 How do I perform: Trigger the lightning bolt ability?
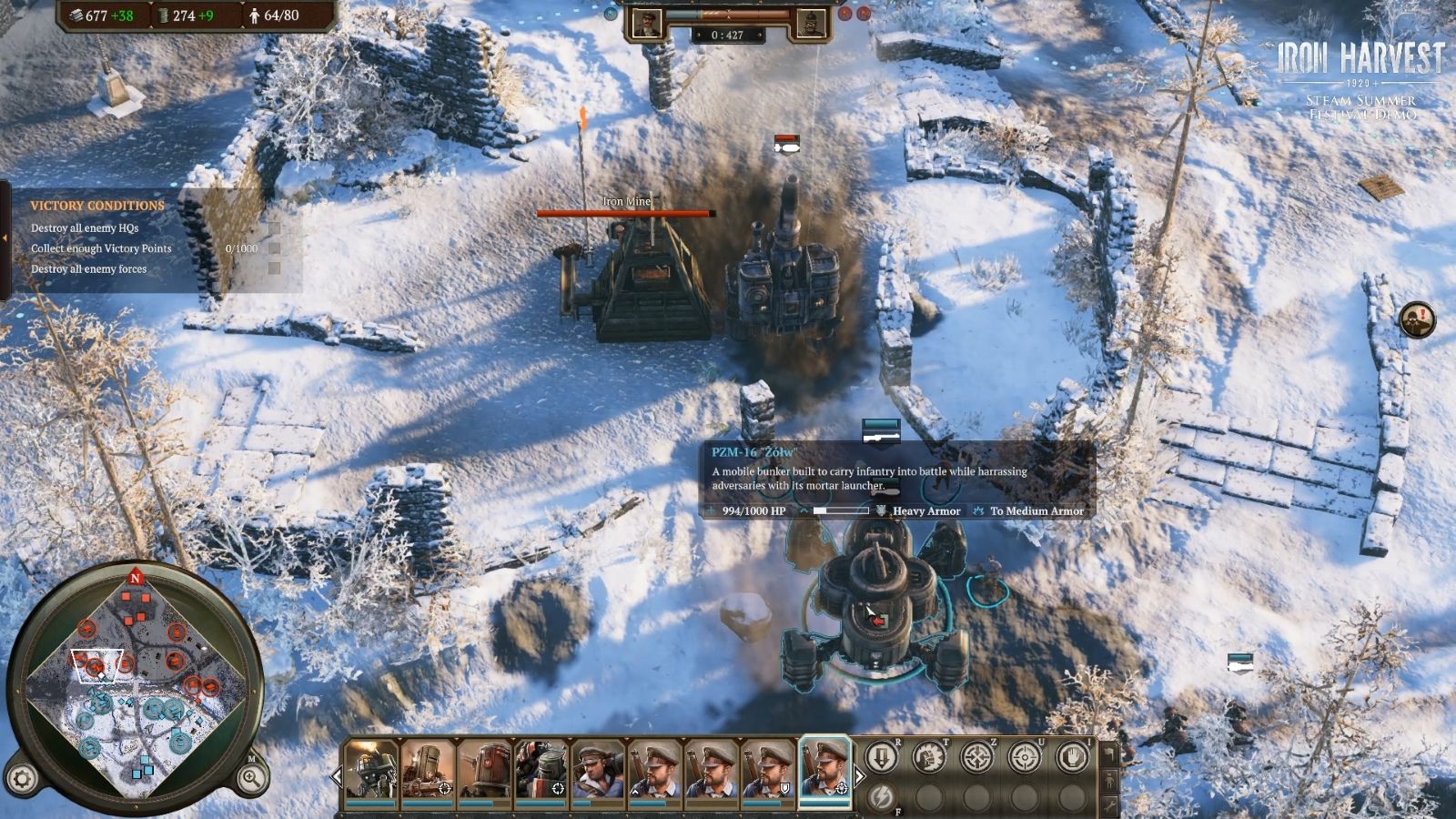(x=881, y=798)
